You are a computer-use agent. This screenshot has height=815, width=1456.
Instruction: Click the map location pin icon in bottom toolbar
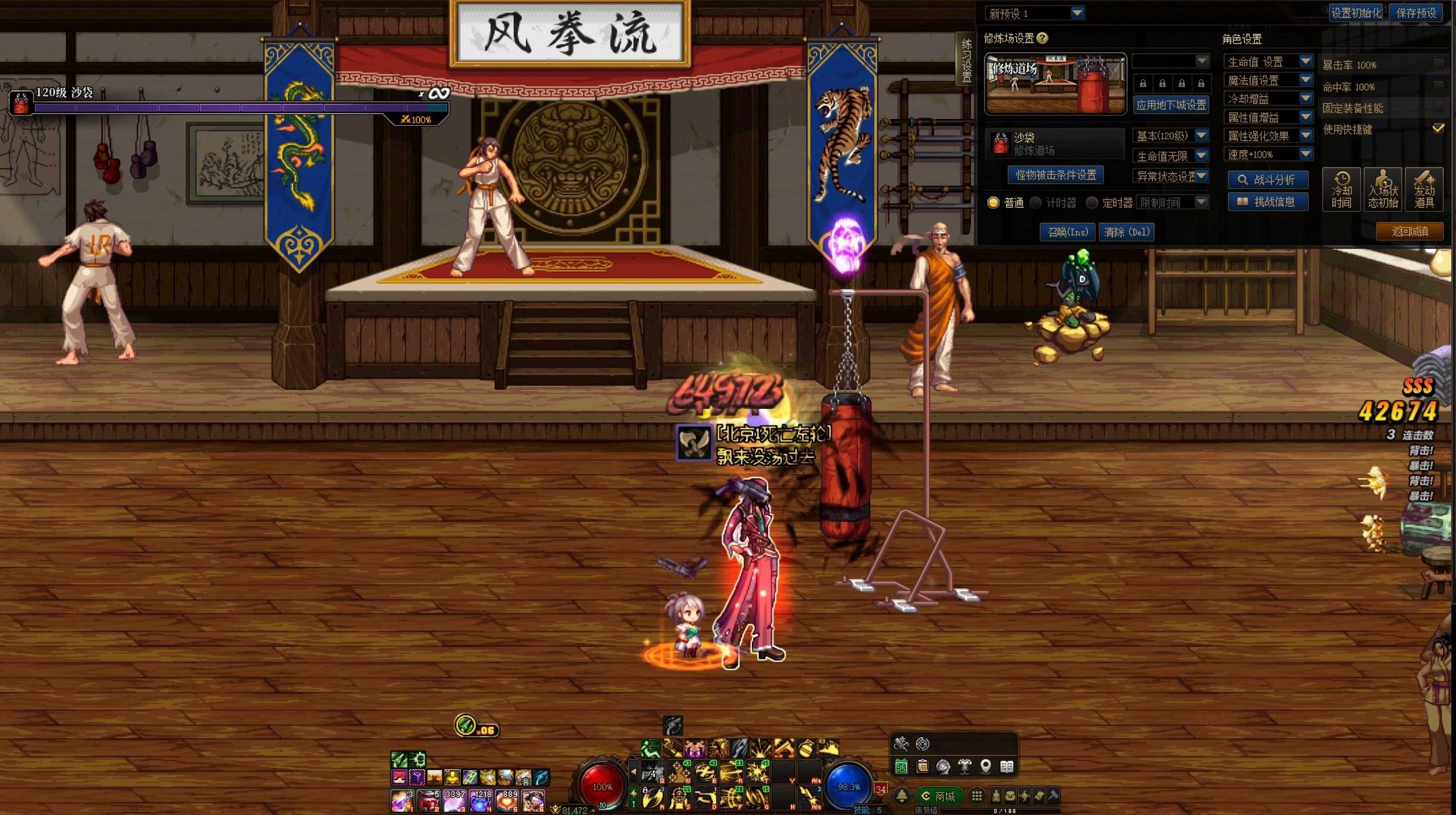tap(985, 767)
